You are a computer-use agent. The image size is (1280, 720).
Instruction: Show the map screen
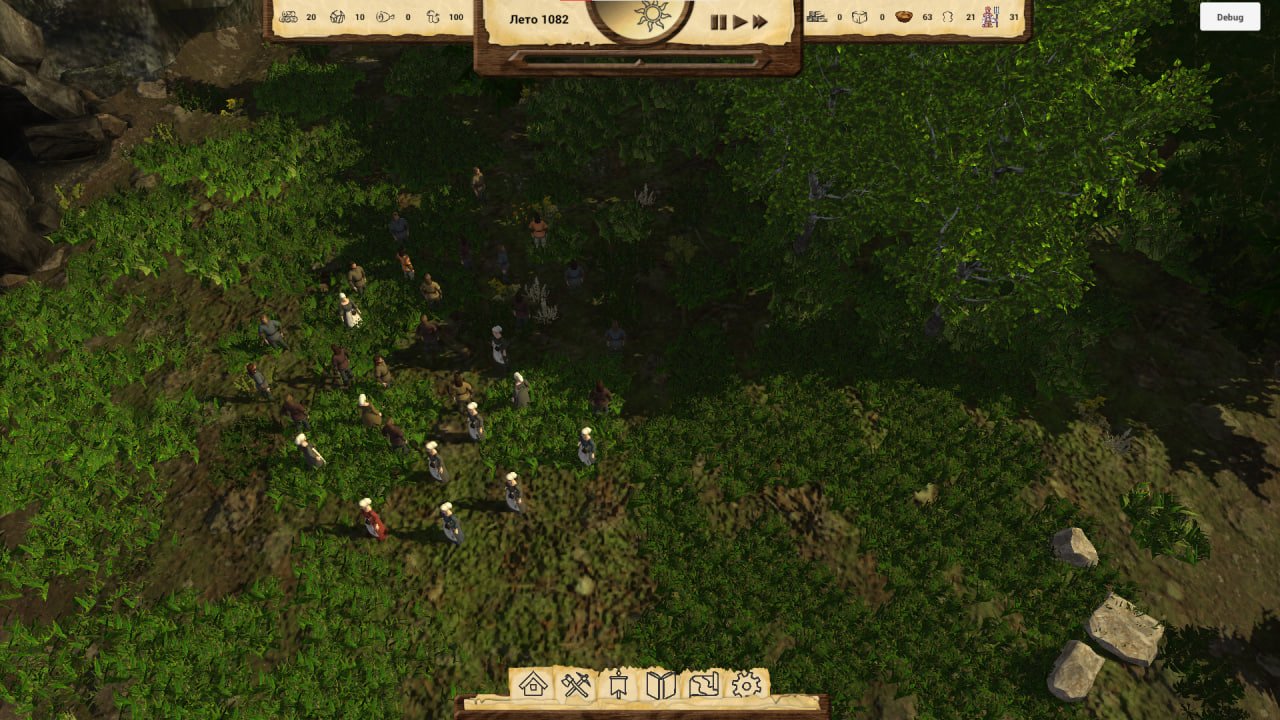coord(704,685)
